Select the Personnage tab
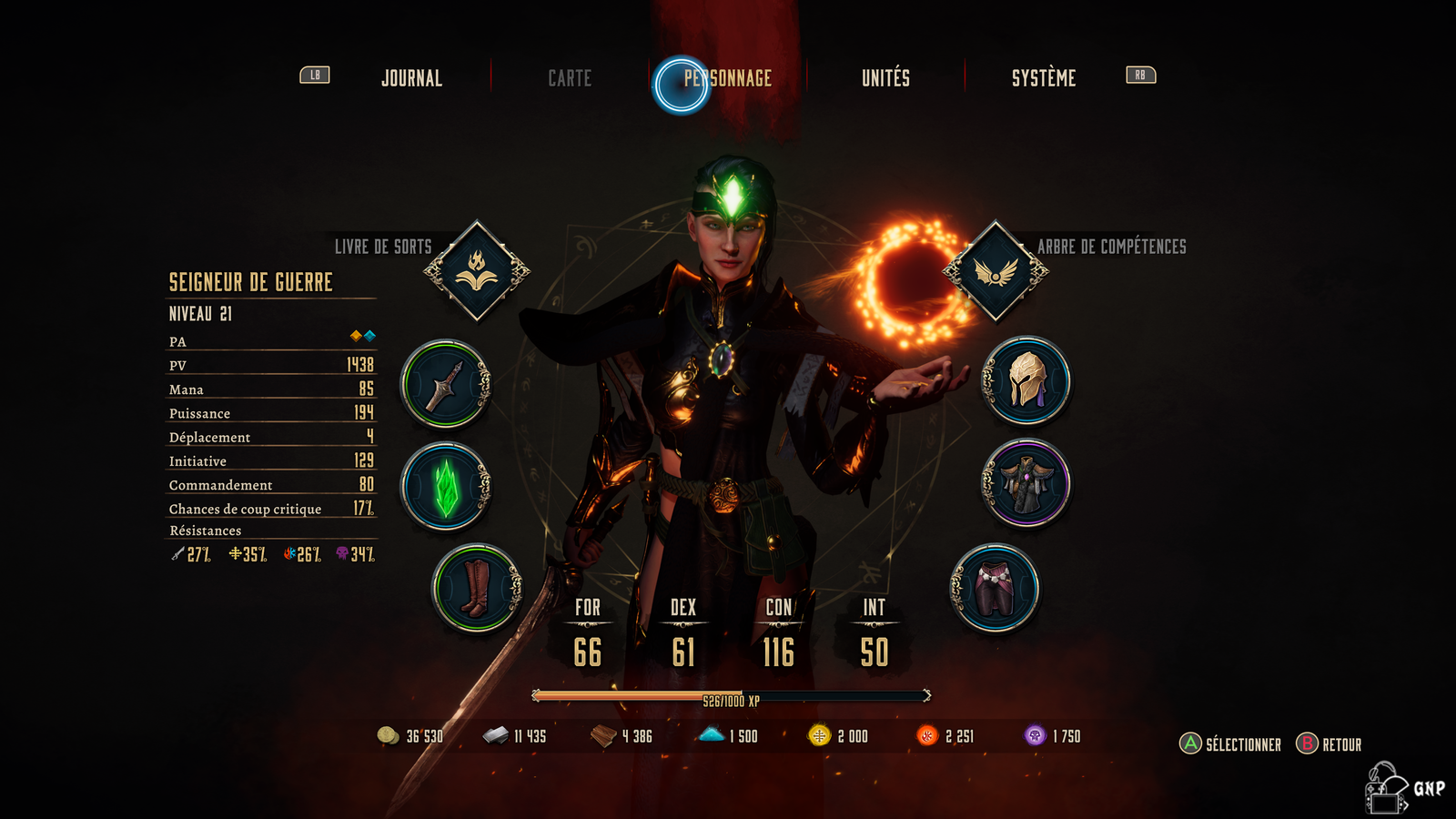1456x819 pixels. pos(727,78)
